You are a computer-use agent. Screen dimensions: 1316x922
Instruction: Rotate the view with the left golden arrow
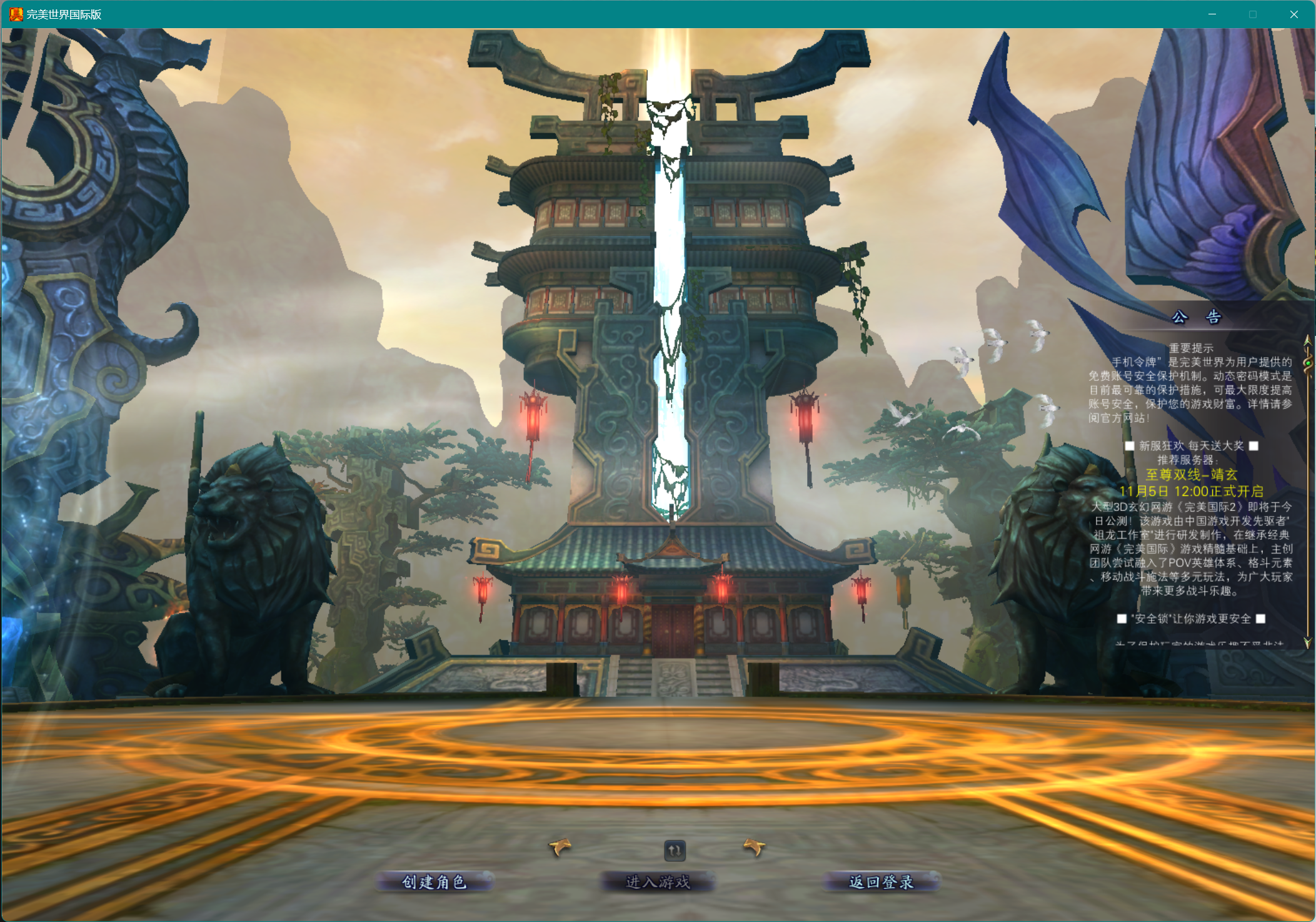[x=560, y=848]
